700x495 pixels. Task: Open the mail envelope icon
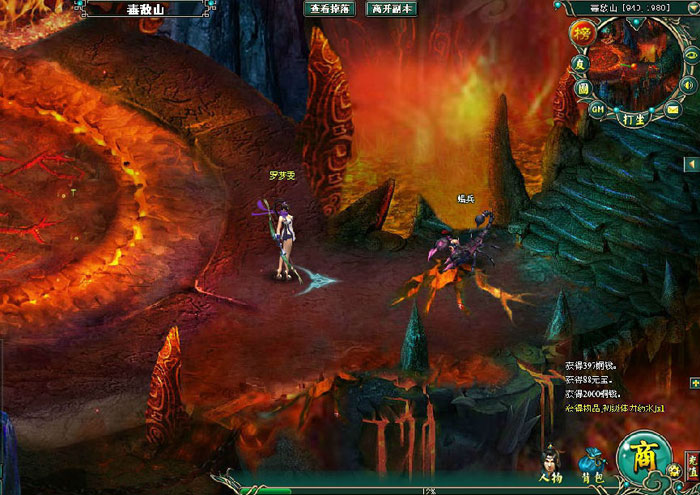[673, 108]
